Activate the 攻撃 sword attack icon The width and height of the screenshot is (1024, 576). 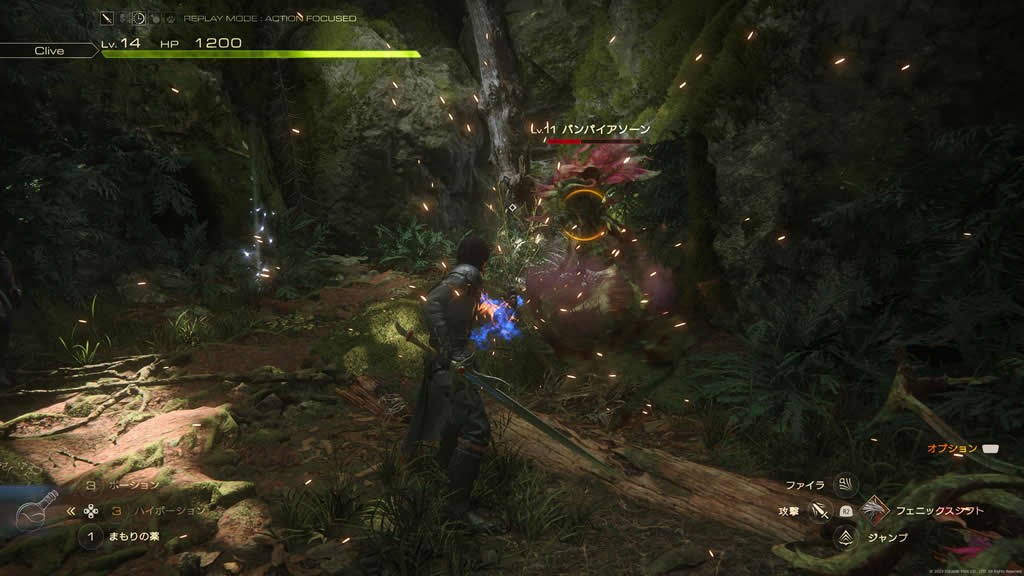pyautogui.click(x=820, y=511)
